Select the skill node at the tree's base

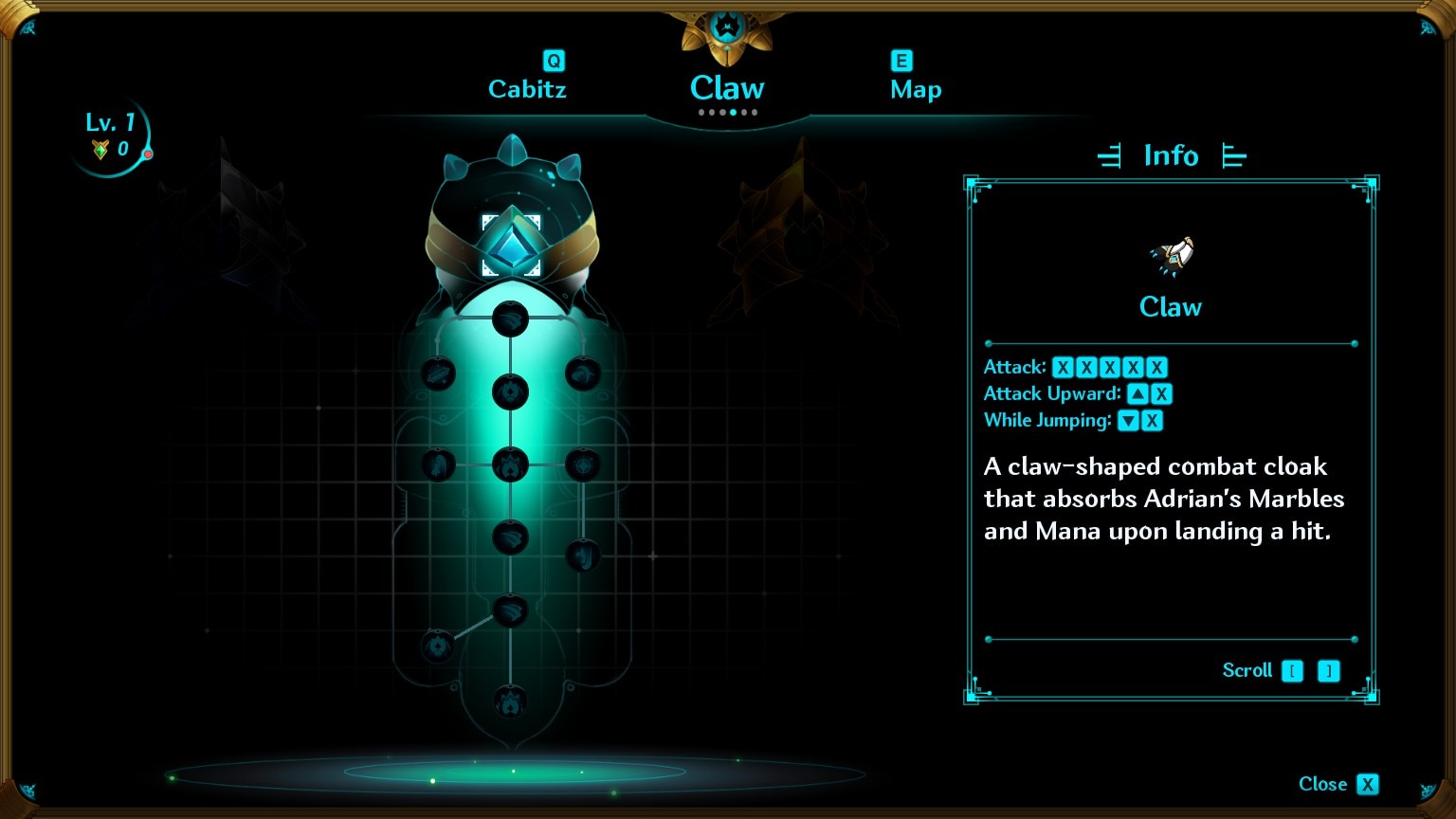[510, 702]
